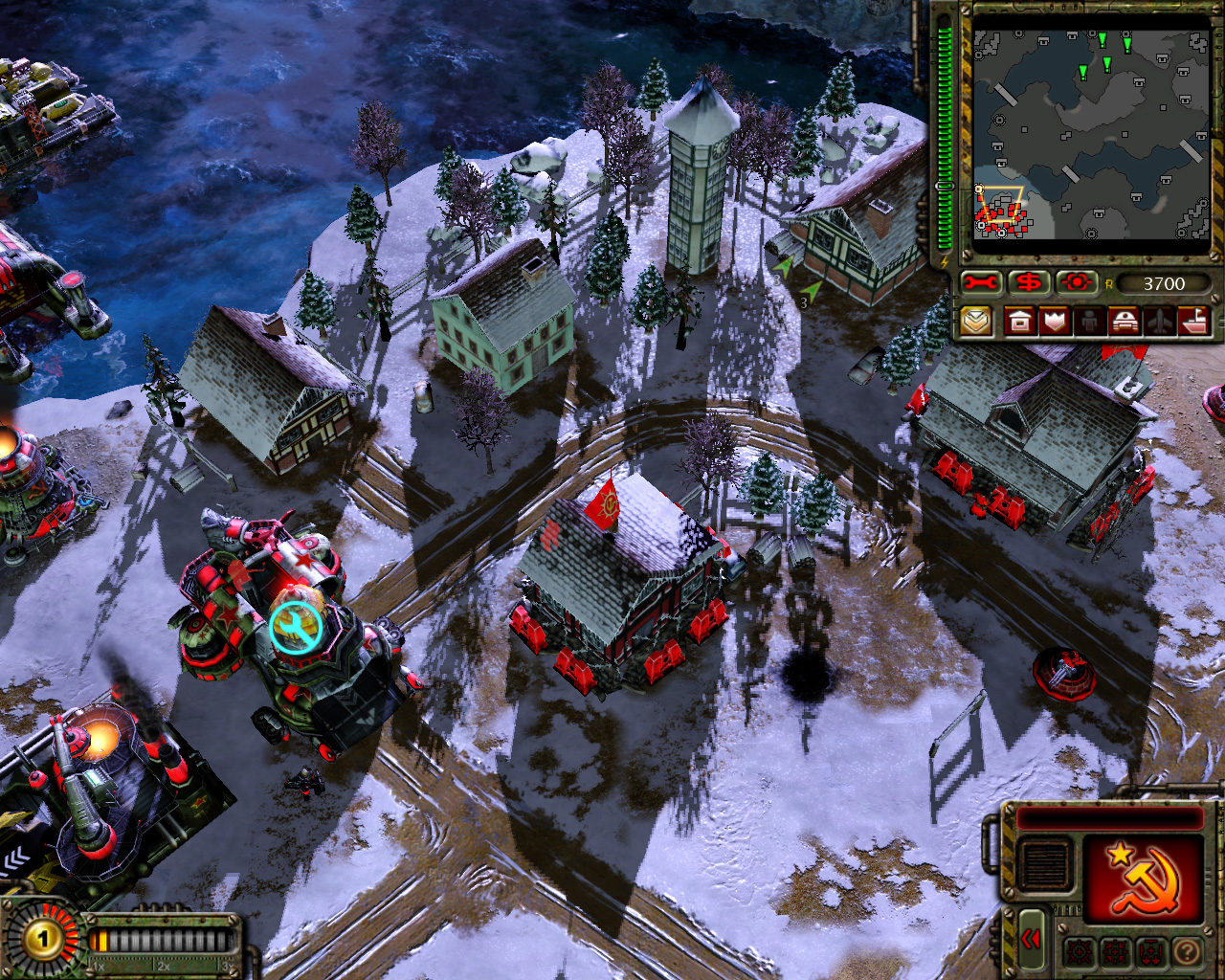The width and height of the screenshot is (1225, 980).
Task: Select the infantry production tab
Action: click(x=1089, y=322)
